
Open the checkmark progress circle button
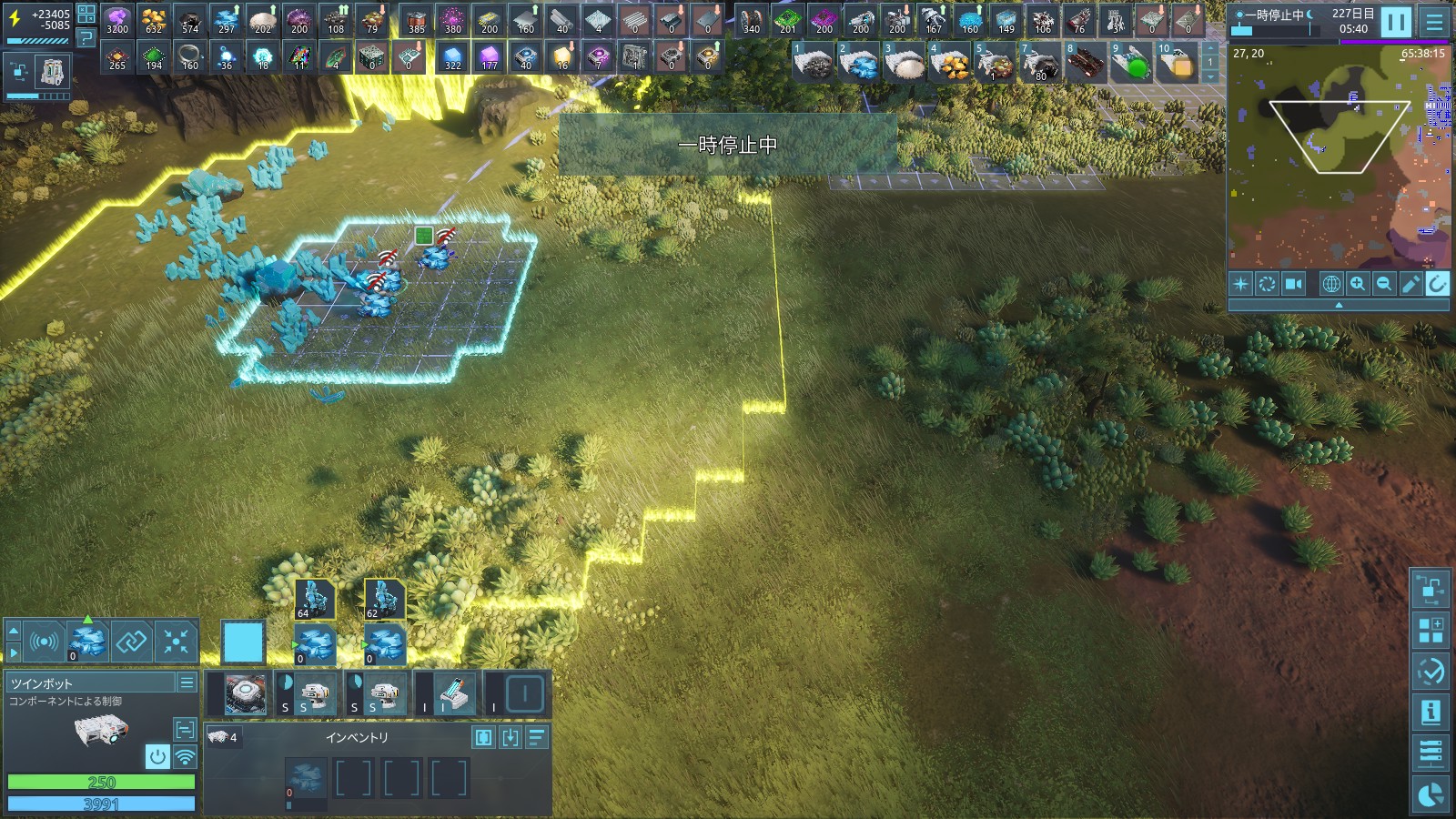click(1431, 672)
